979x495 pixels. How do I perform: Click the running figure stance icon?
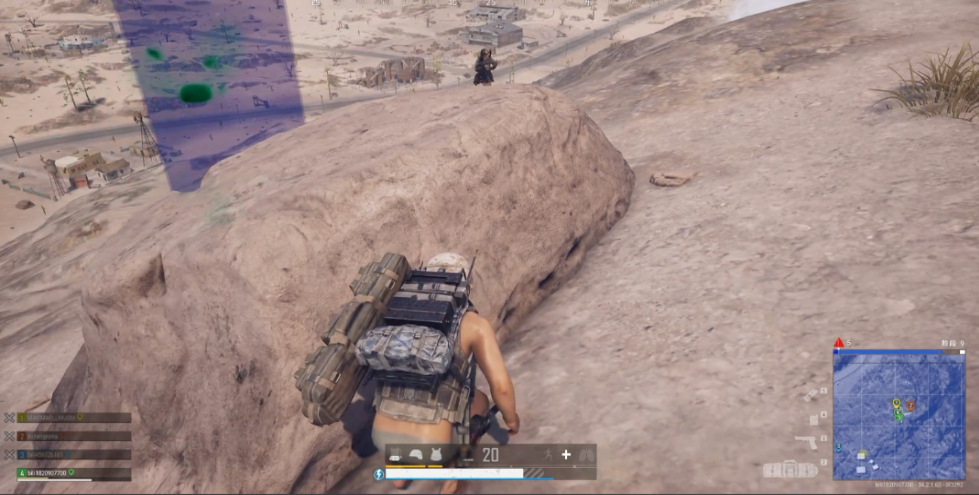tap(546, 455)
